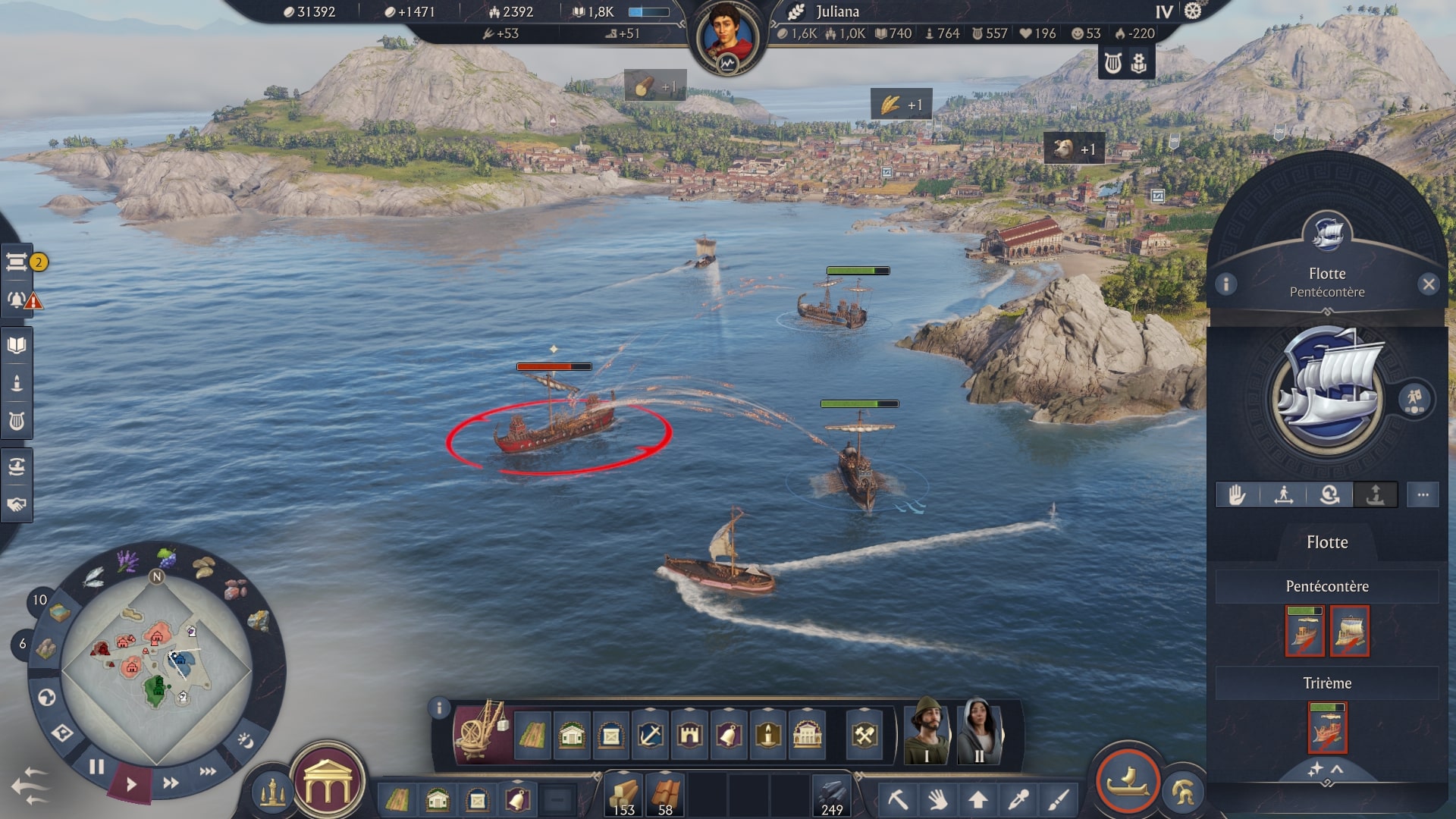The width and height of the screenshot is (1456, 819).
Task: Open the quest scroll panel with badge 2
Action: [x=18, y=262]
